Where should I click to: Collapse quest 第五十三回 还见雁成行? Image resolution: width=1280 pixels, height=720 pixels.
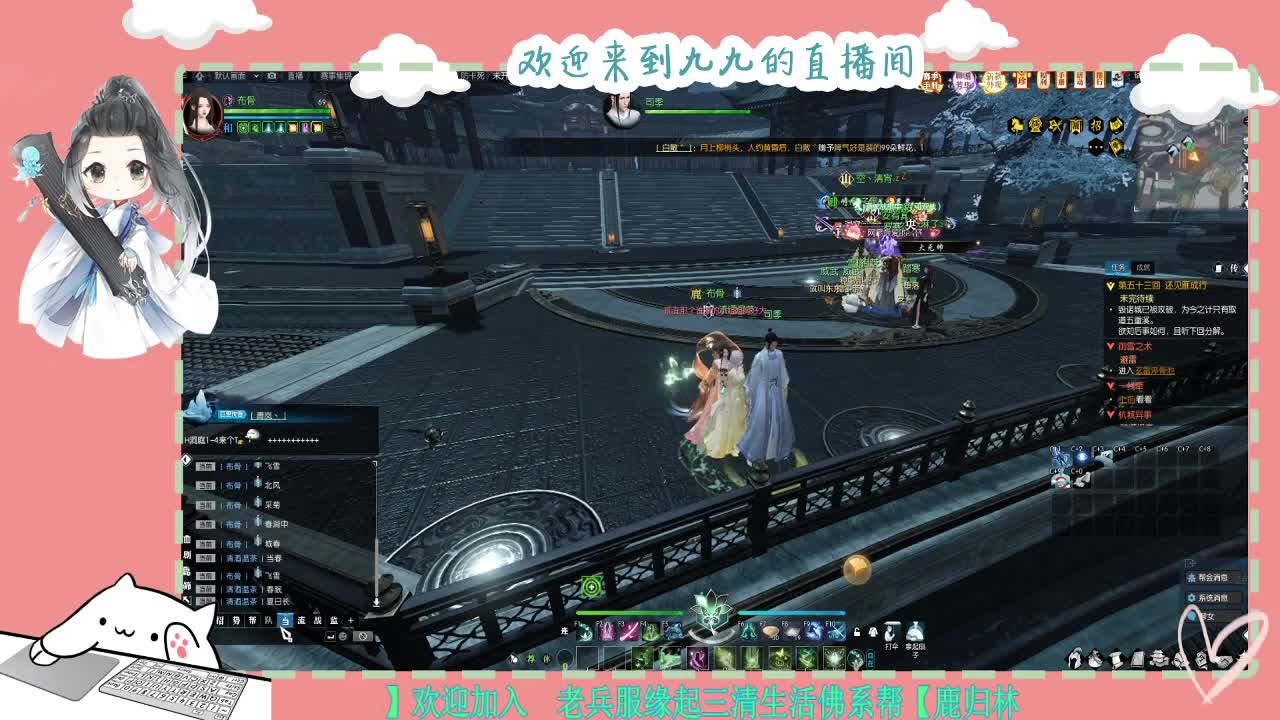coord(1111,286)
